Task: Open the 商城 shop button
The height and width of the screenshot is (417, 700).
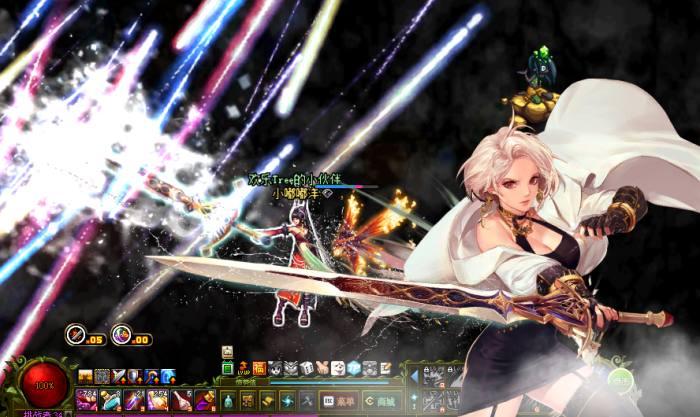Action: tap(380, 400)
